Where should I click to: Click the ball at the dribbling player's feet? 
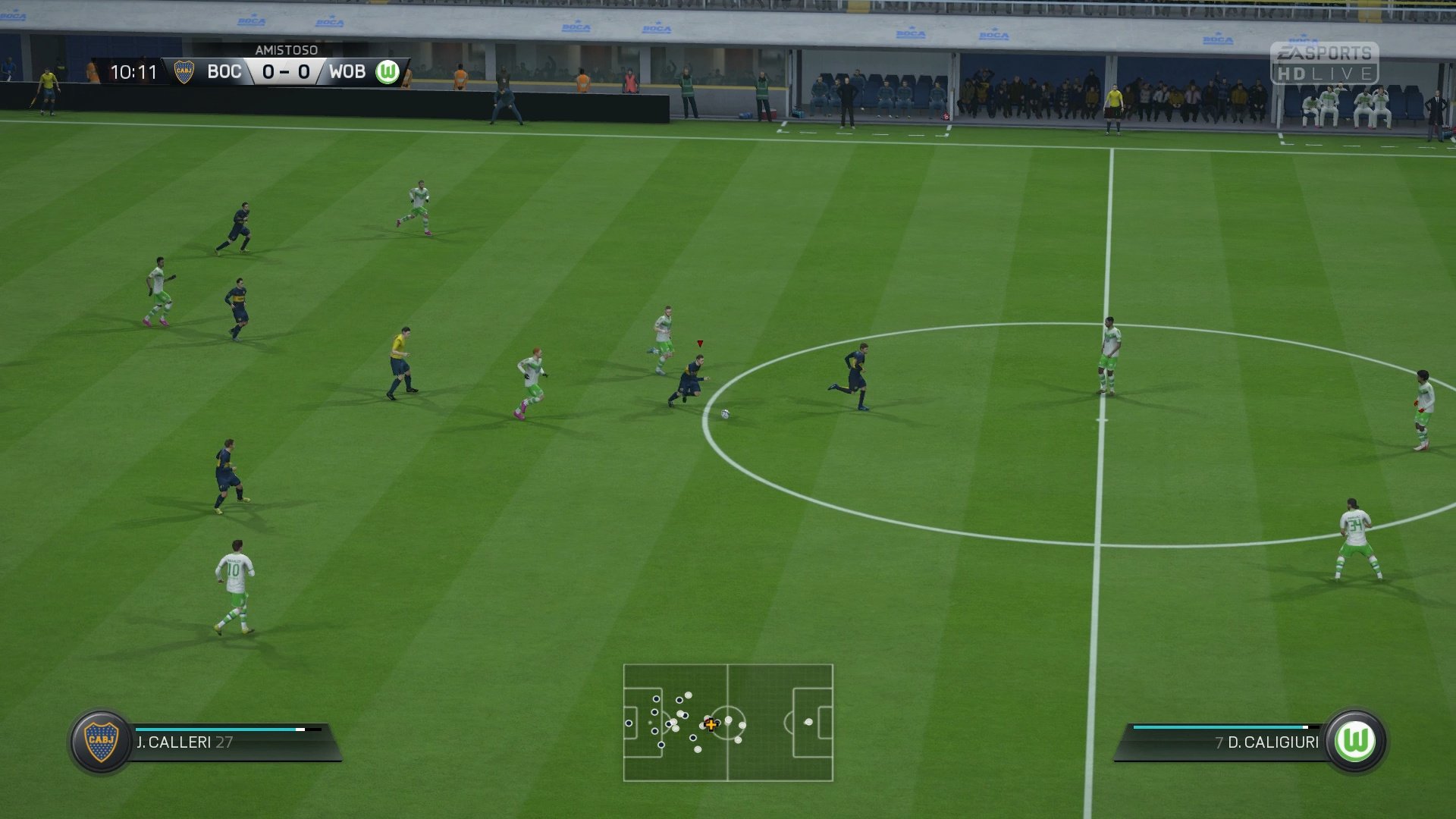(724, 413)
